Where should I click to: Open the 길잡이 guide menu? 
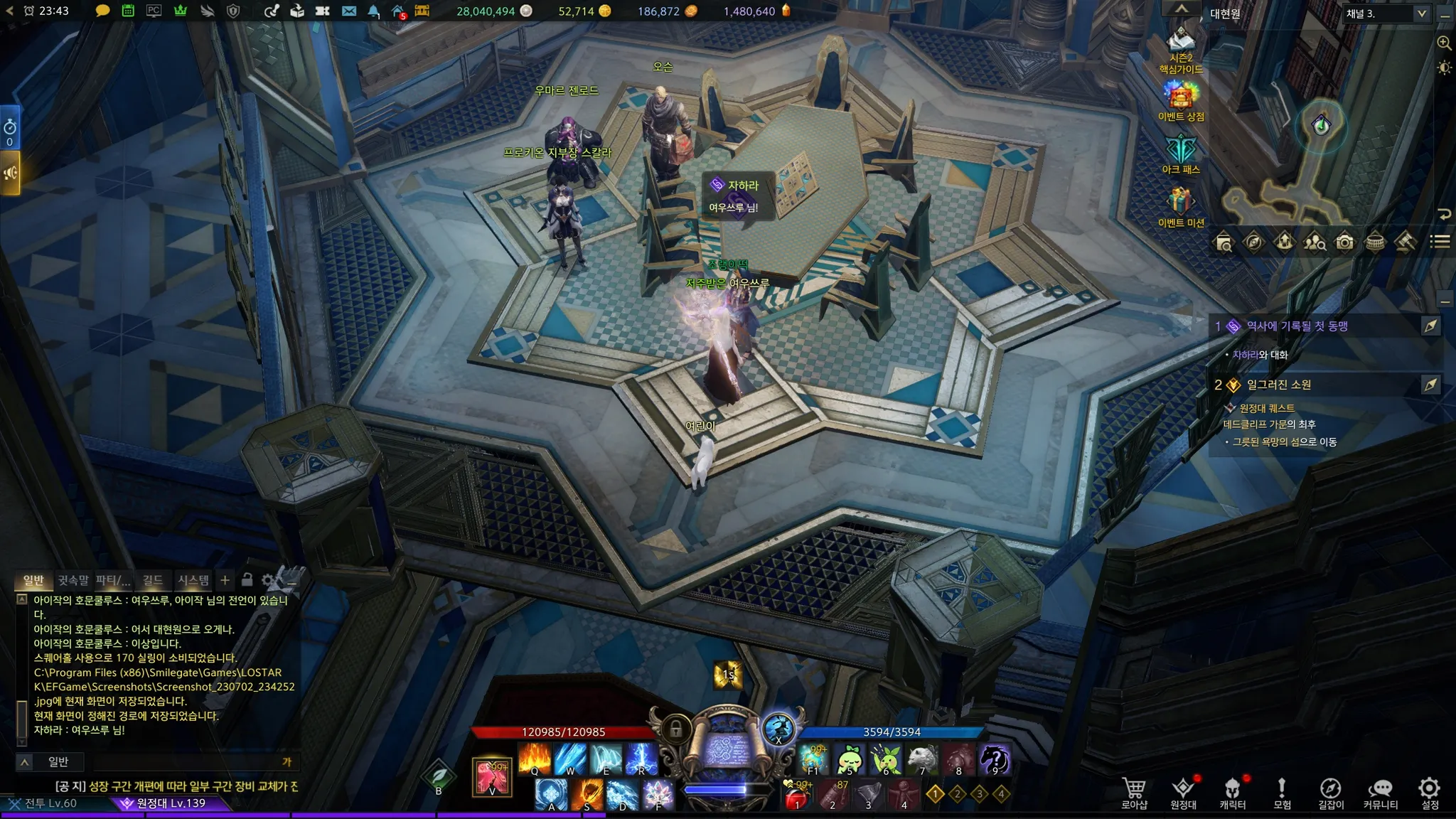[x=1330, y=792]
